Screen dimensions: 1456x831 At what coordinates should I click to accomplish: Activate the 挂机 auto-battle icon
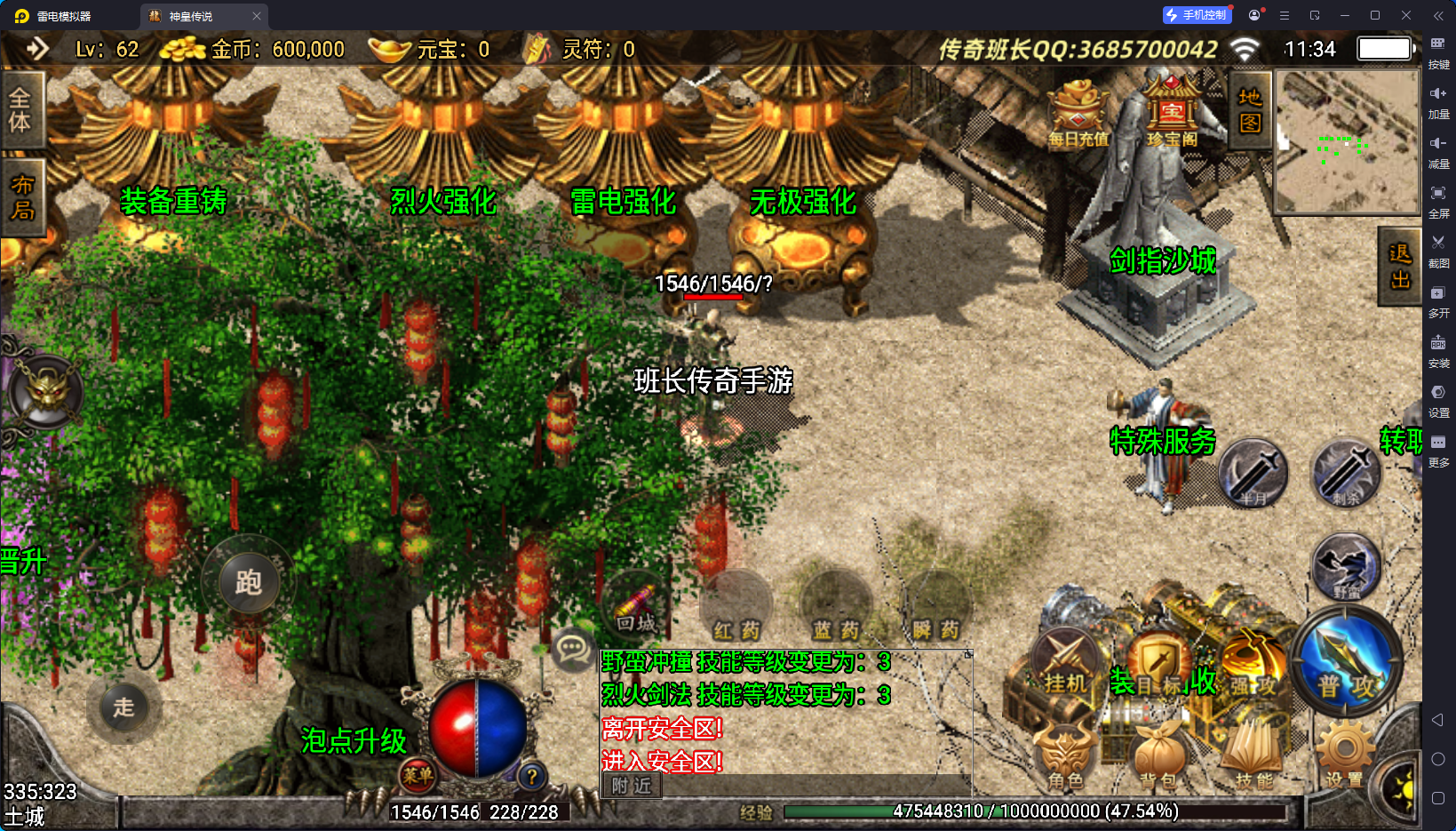[x=1065, y=662]
